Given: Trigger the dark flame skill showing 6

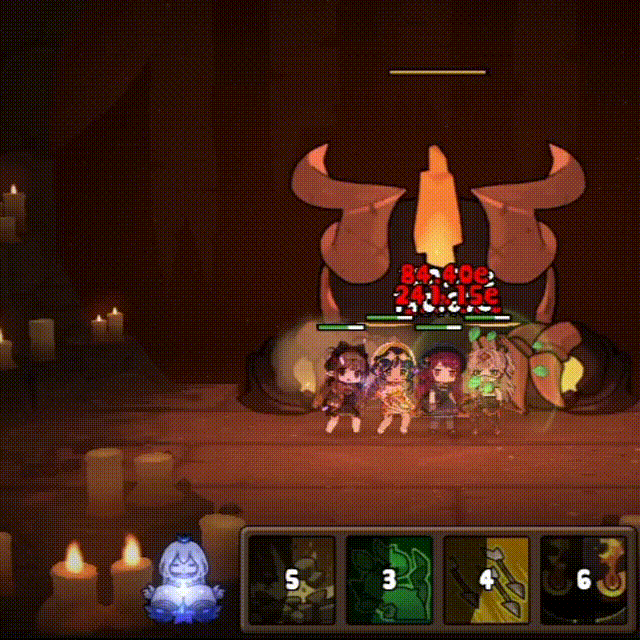Looking at the screenshot, I should (x=584, y=580).
